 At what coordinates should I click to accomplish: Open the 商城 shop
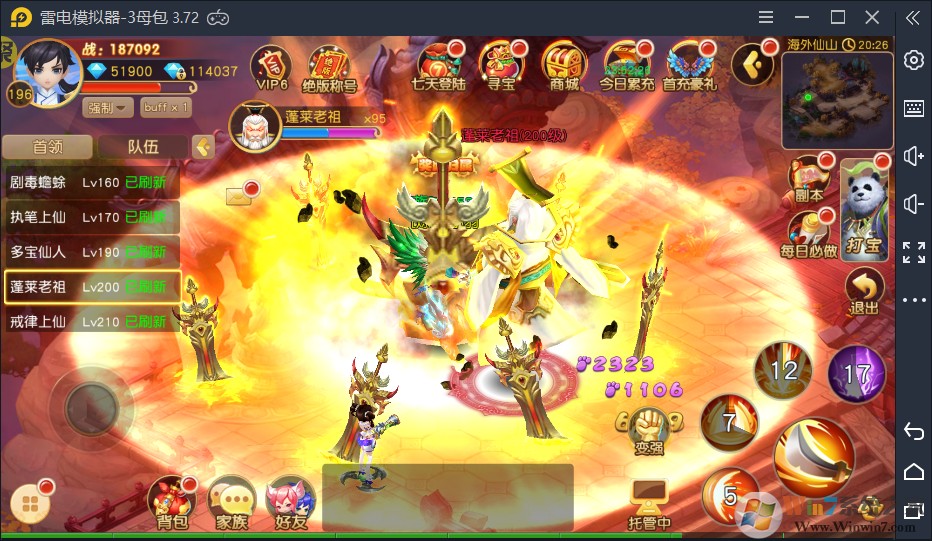point(563,66)
